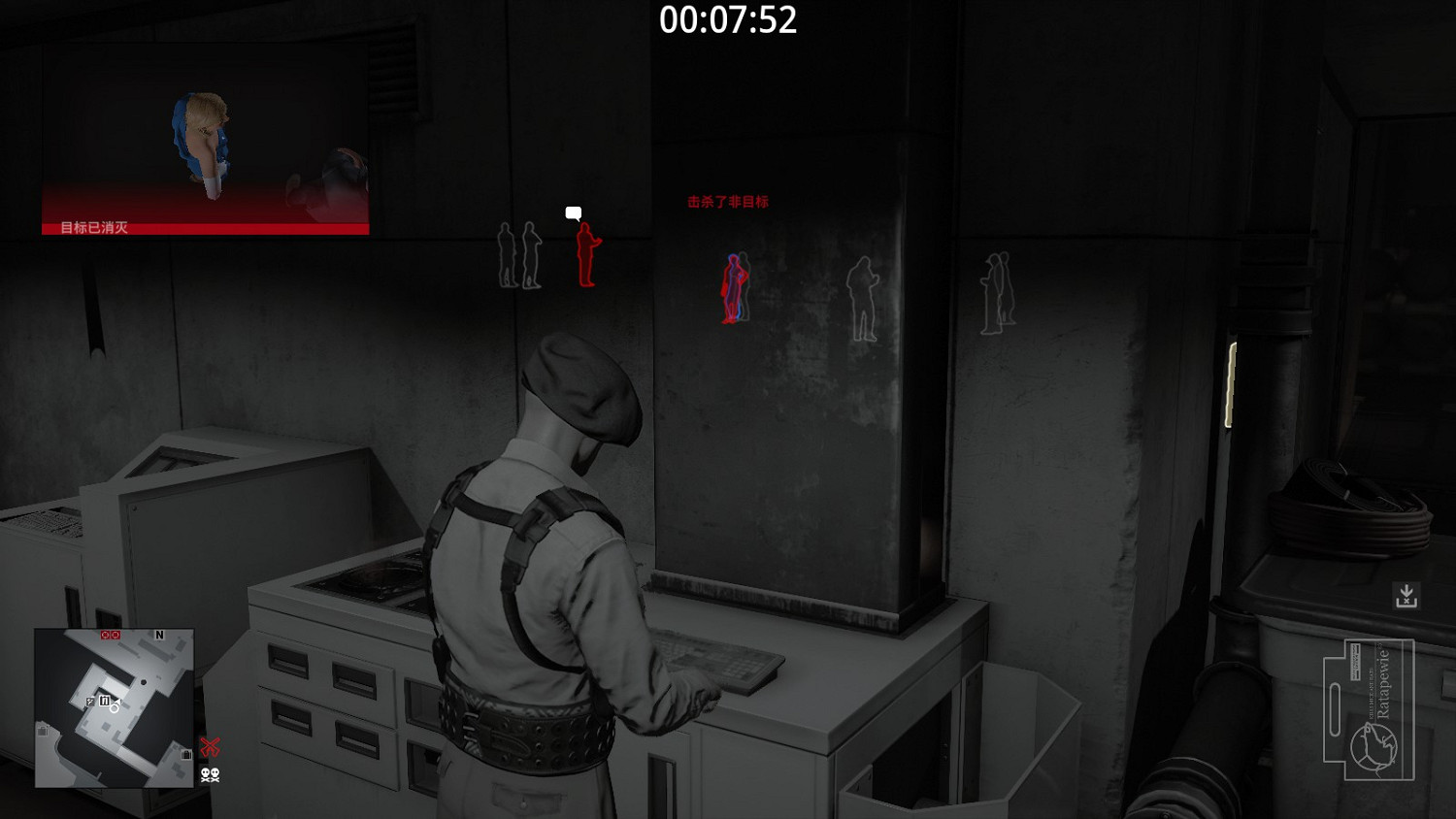The width and height of the screenshot is (1456, 819).
Task: Click the exit door icon beside the player marker
Action: click(89, 701)
